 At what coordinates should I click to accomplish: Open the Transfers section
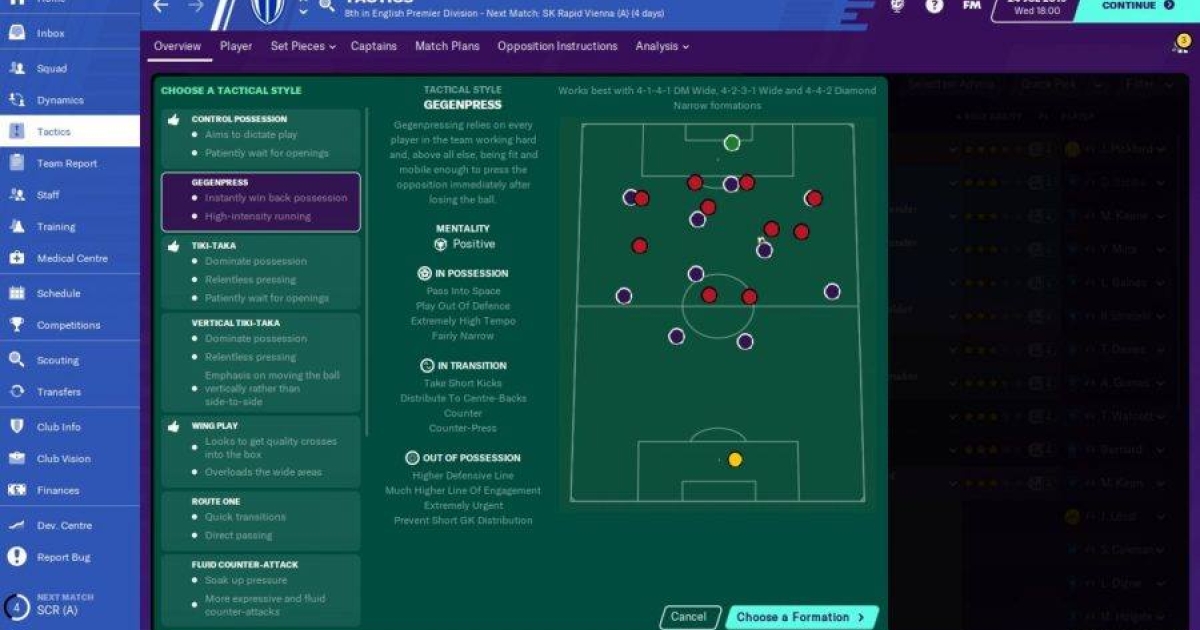tap(59, 393)
